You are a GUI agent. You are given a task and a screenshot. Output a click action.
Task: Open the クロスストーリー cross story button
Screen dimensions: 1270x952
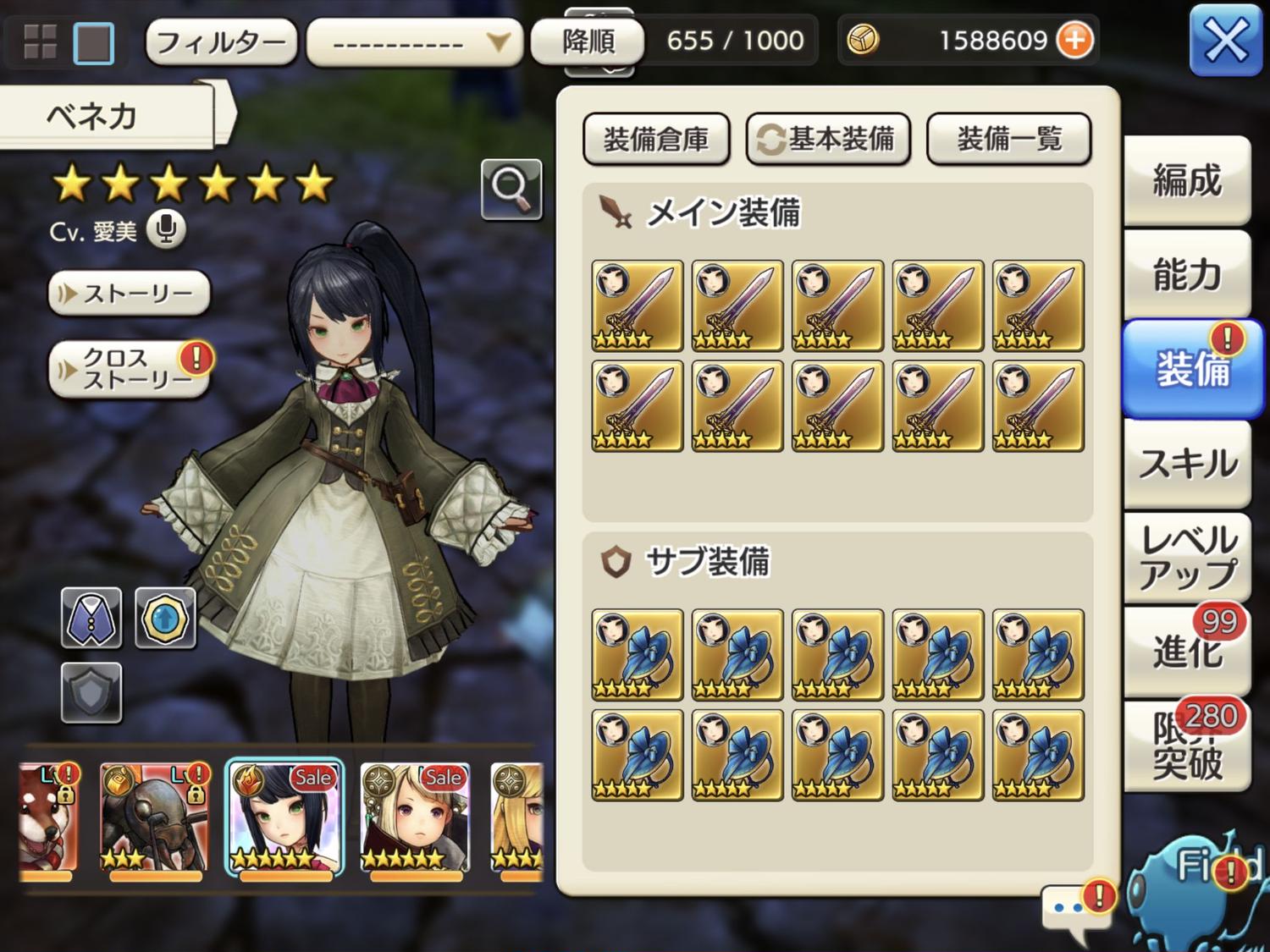point(130,369)
